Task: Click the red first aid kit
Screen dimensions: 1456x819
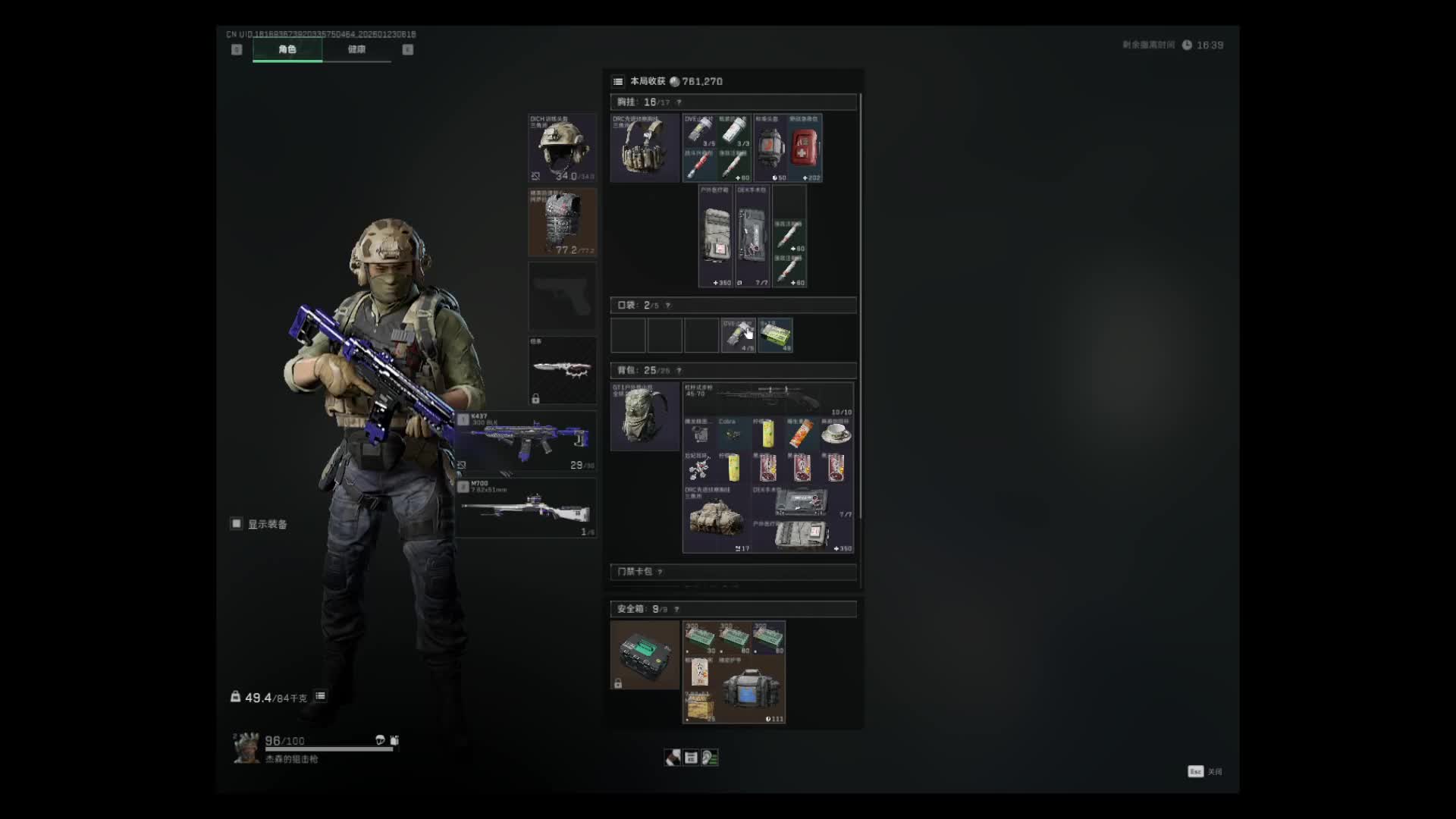Action: [805, 148]
